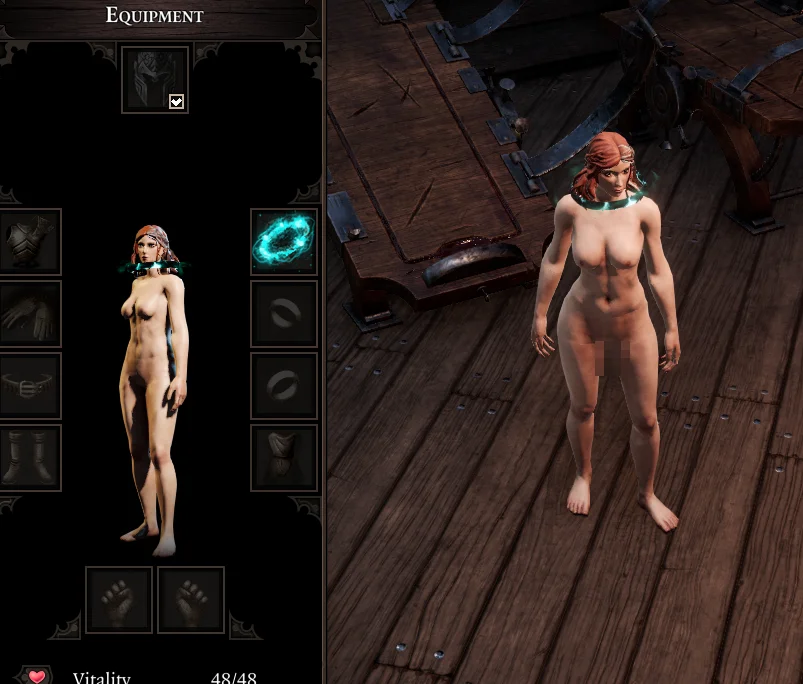Choose the belt equipment slot
Screen dimensions: 803x684
click(x=29, y=385)
